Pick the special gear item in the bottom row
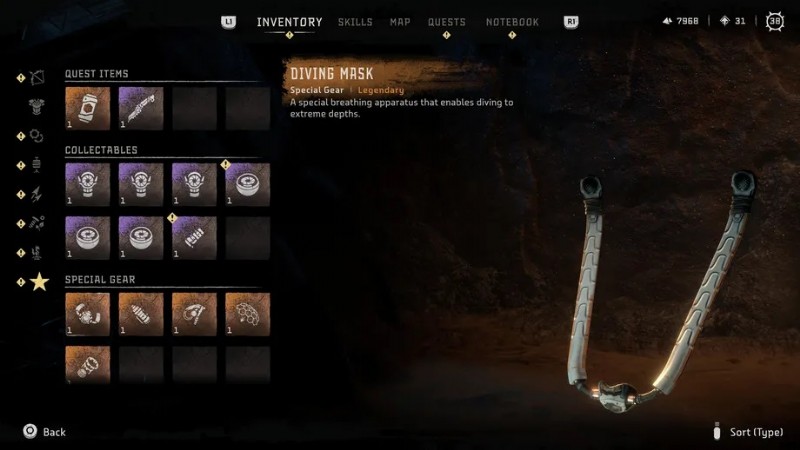 click(x=88, y=364)
